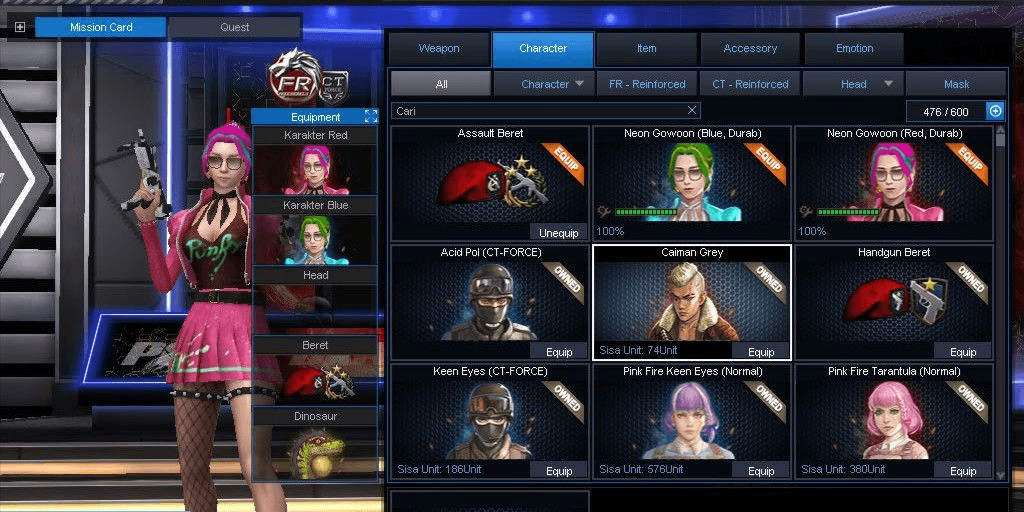Choose the Mask filter
This screenshot has width=1024, height=512.
(956, 84)
